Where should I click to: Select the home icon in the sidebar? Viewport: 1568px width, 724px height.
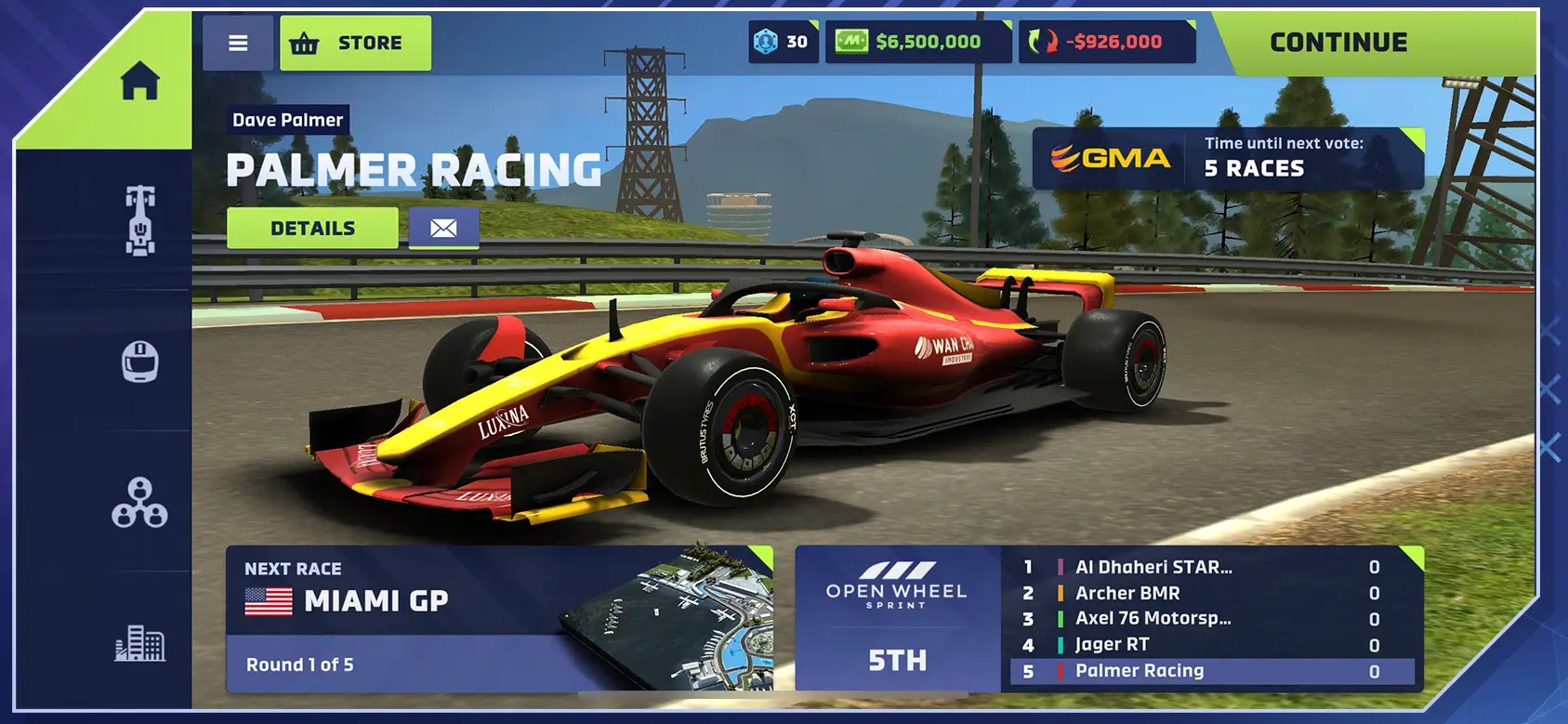coord(140,83)
